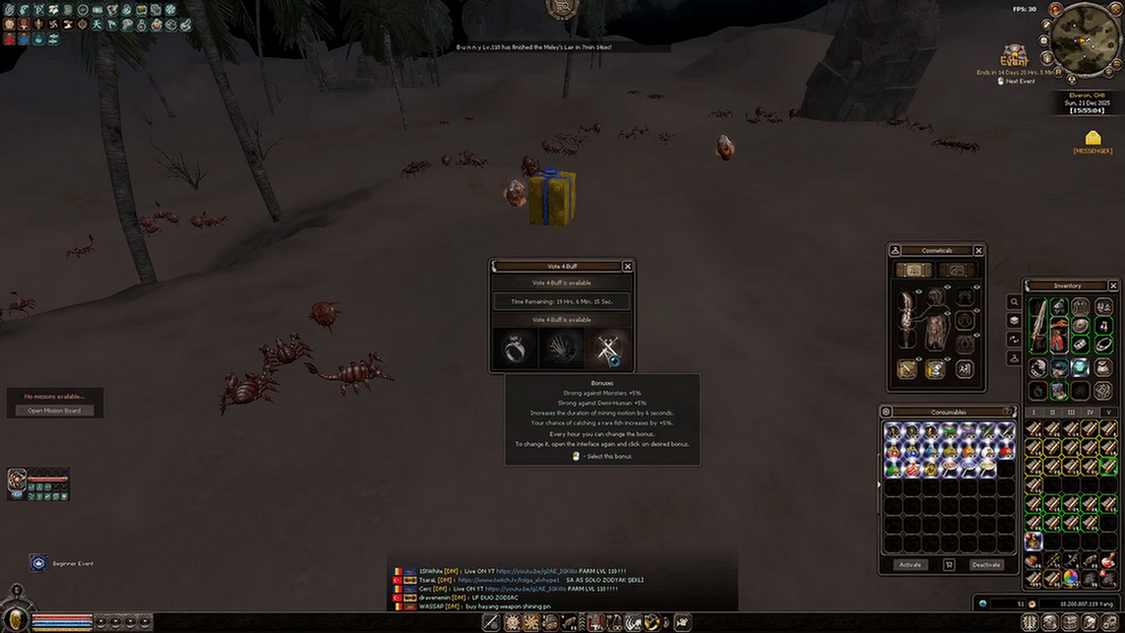Pick the claw slash buff bonus
The width and height of the screenshot is (1125, 633).
[x=562, y=348]
